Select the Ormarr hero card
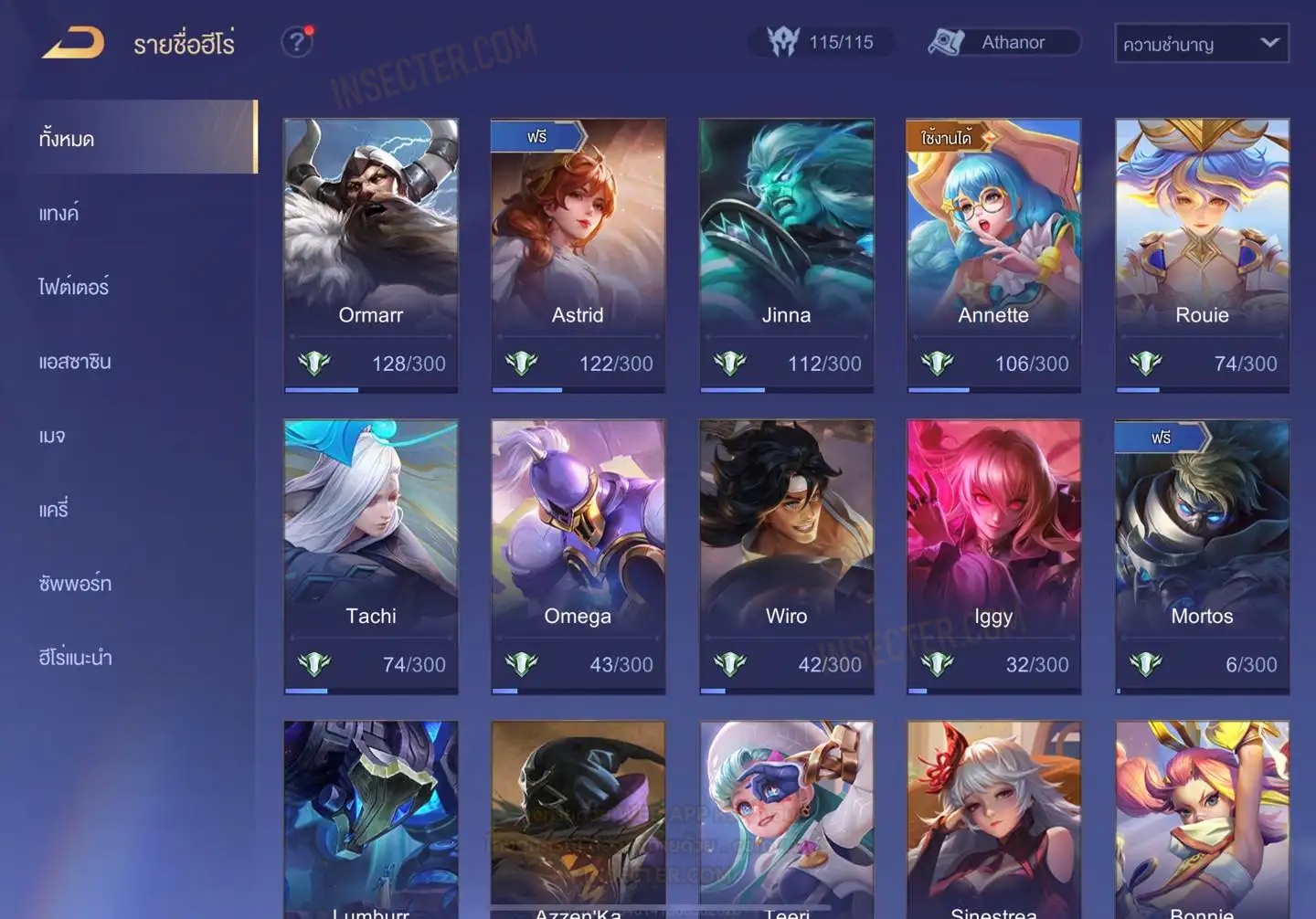This screenshot has width=1316, height=919. pyautogui.click(x=371, y=256)
